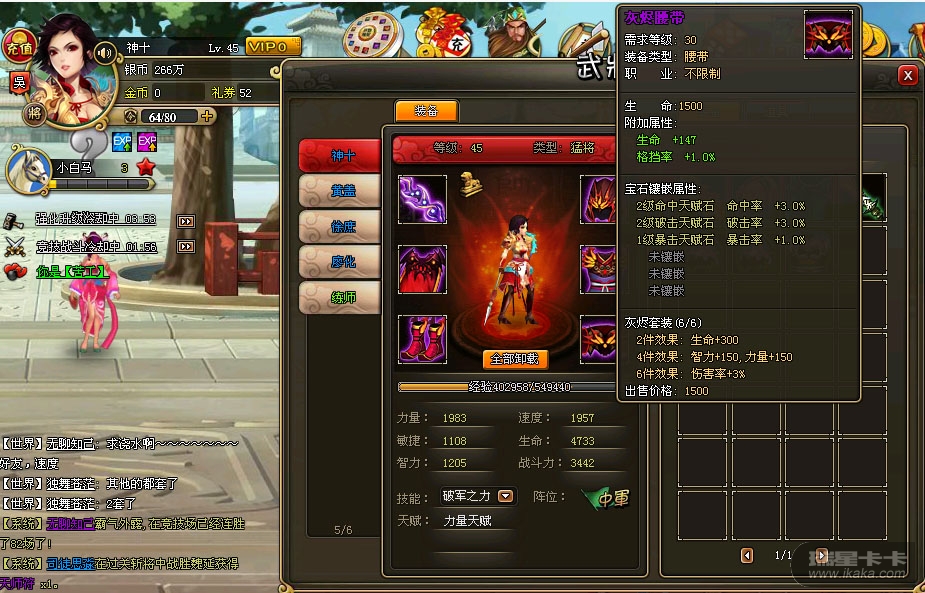Select the red armor equipment slot
925x593 pixels.
[422, 268]
